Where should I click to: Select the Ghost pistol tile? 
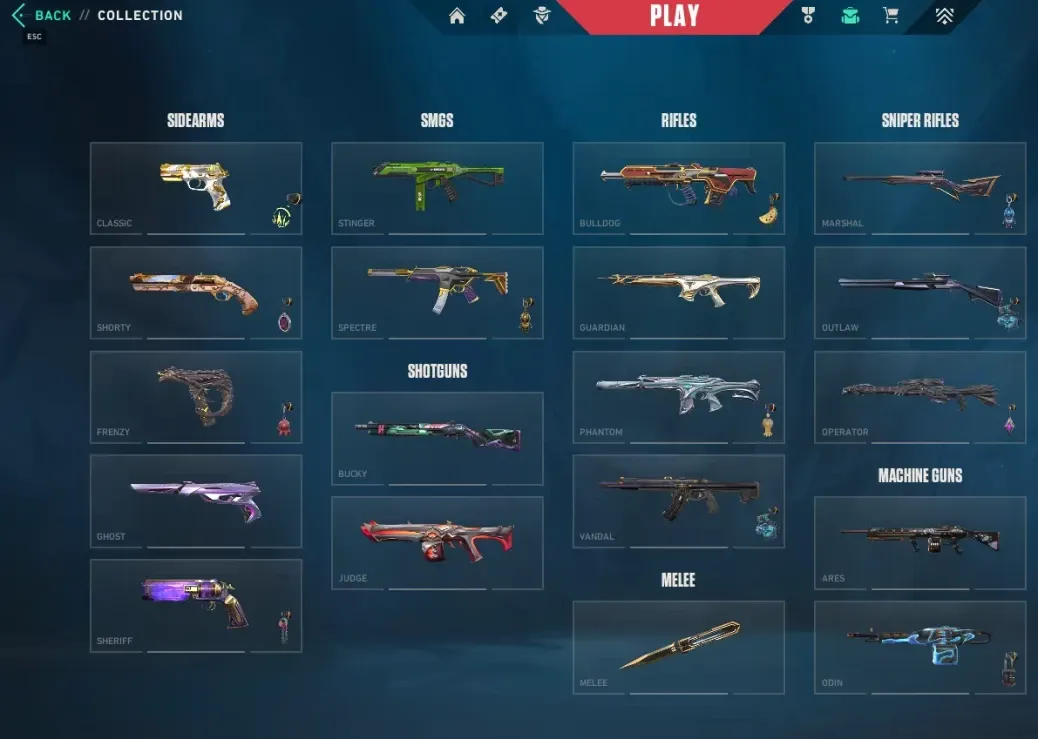pyautogui.click(x=195, y=500)
